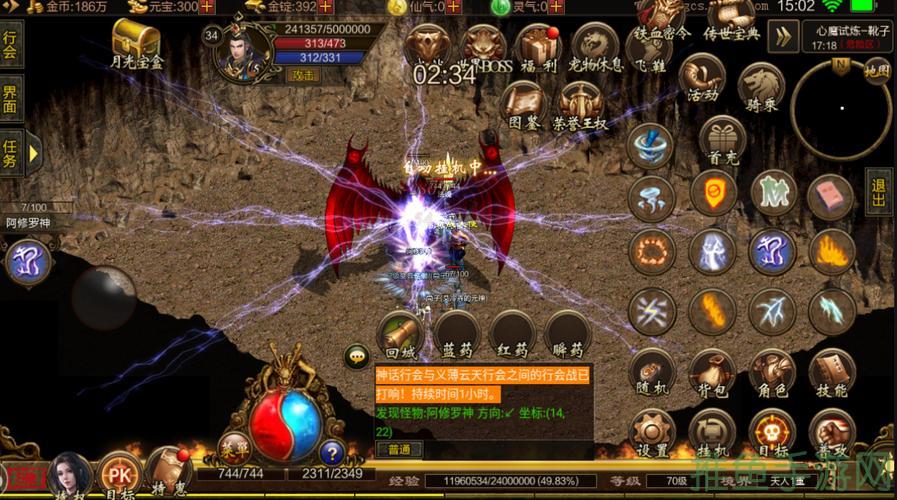Open the 活动 events horn icon

[702, 78]
